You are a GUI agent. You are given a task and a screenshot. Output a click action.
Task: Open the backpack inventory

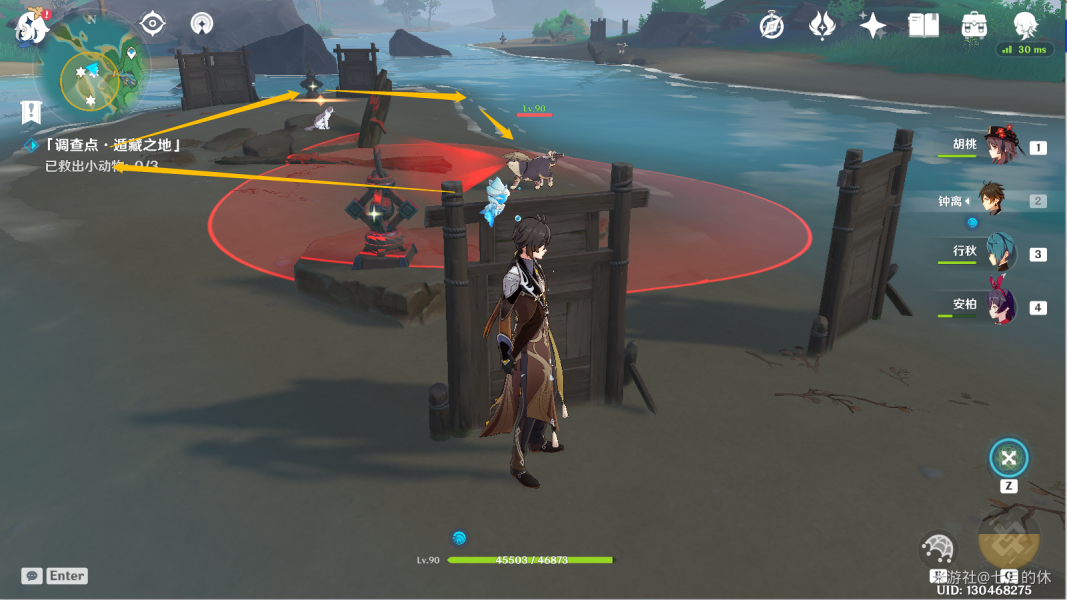(974, 26)
